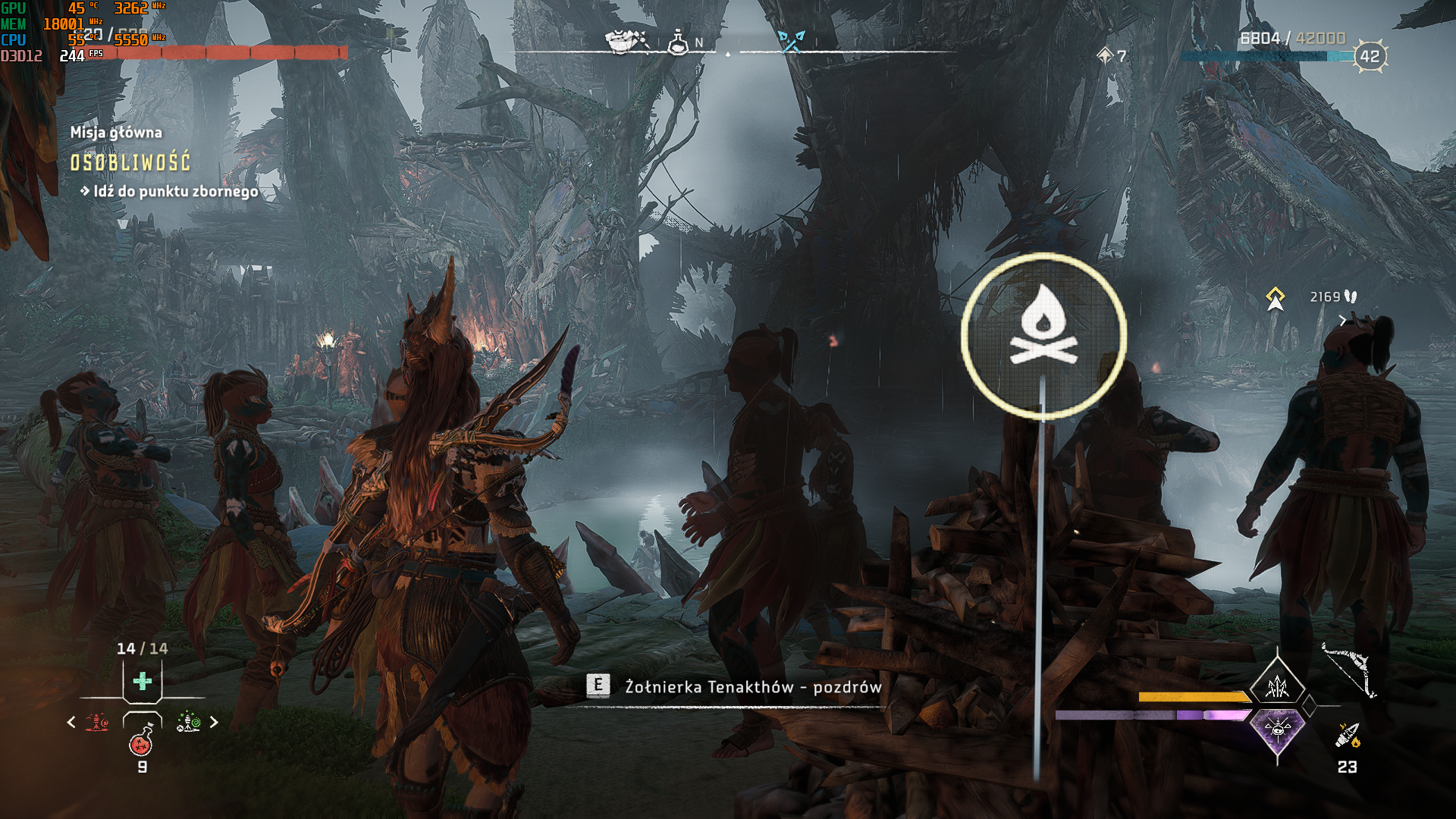1456x819 pixels.
Task: Select the yellow quest waypoint marker
Action: (1276, 298)
